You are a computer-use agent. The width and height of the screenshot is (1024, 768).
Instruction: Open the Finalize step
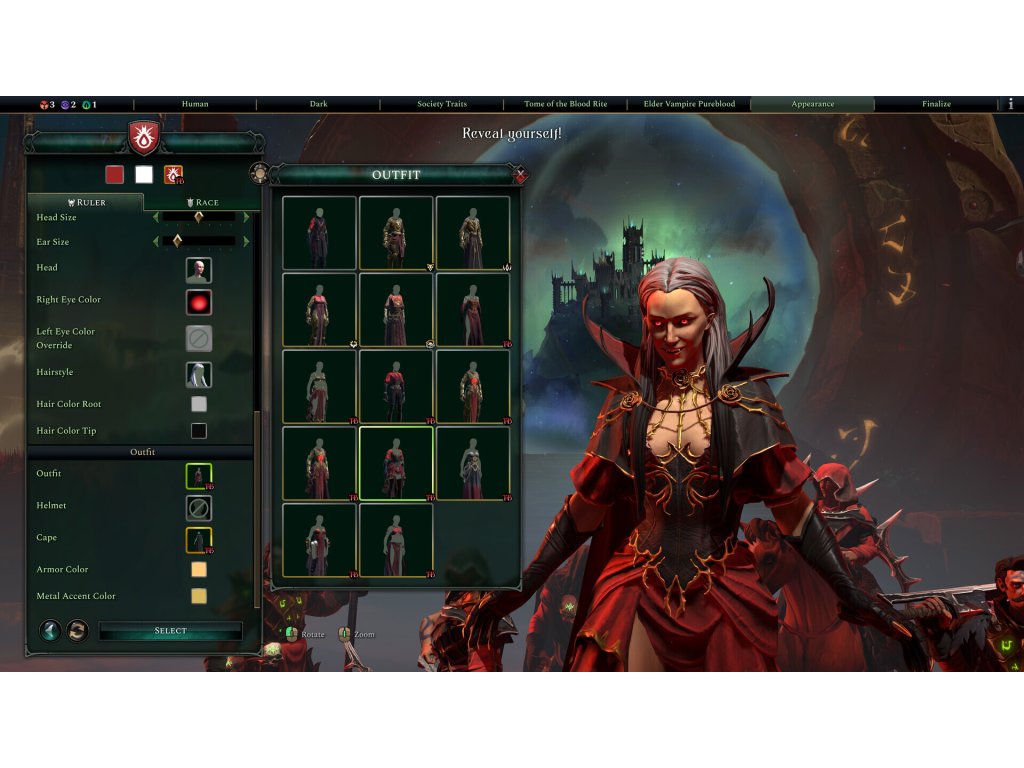[936, 104]
